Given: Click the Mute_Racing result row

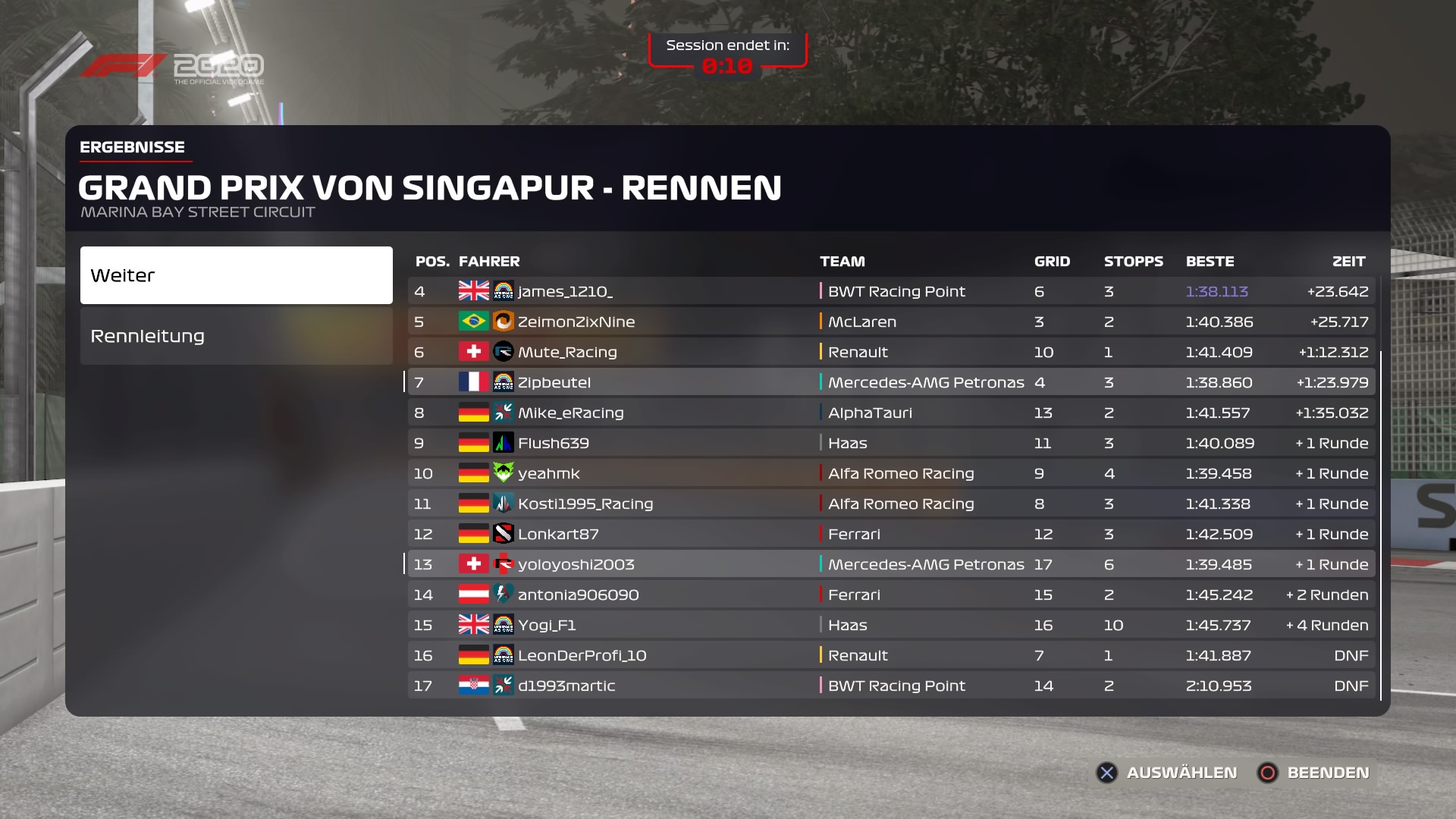Looking at the screenshot, I should 891,352.
